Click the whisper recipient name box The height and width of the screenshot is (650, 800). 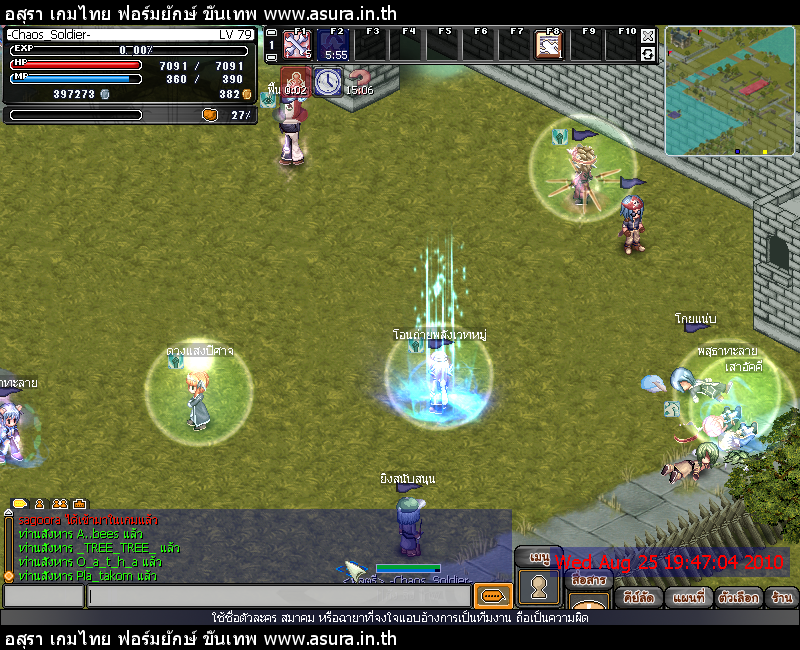click(x=43, y=596)
